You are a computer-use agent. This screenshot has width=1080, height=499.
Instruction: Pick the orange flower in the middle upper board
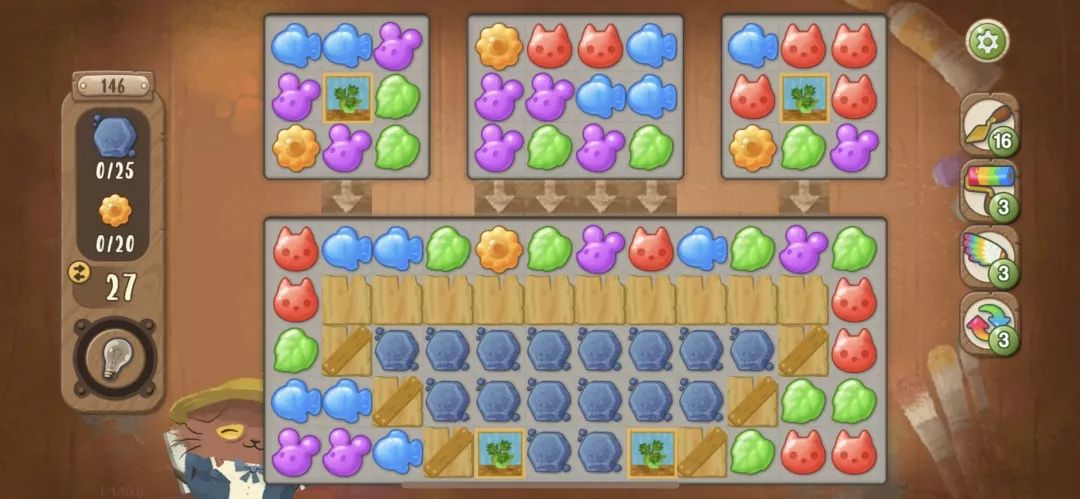click(x=499, y=46)
